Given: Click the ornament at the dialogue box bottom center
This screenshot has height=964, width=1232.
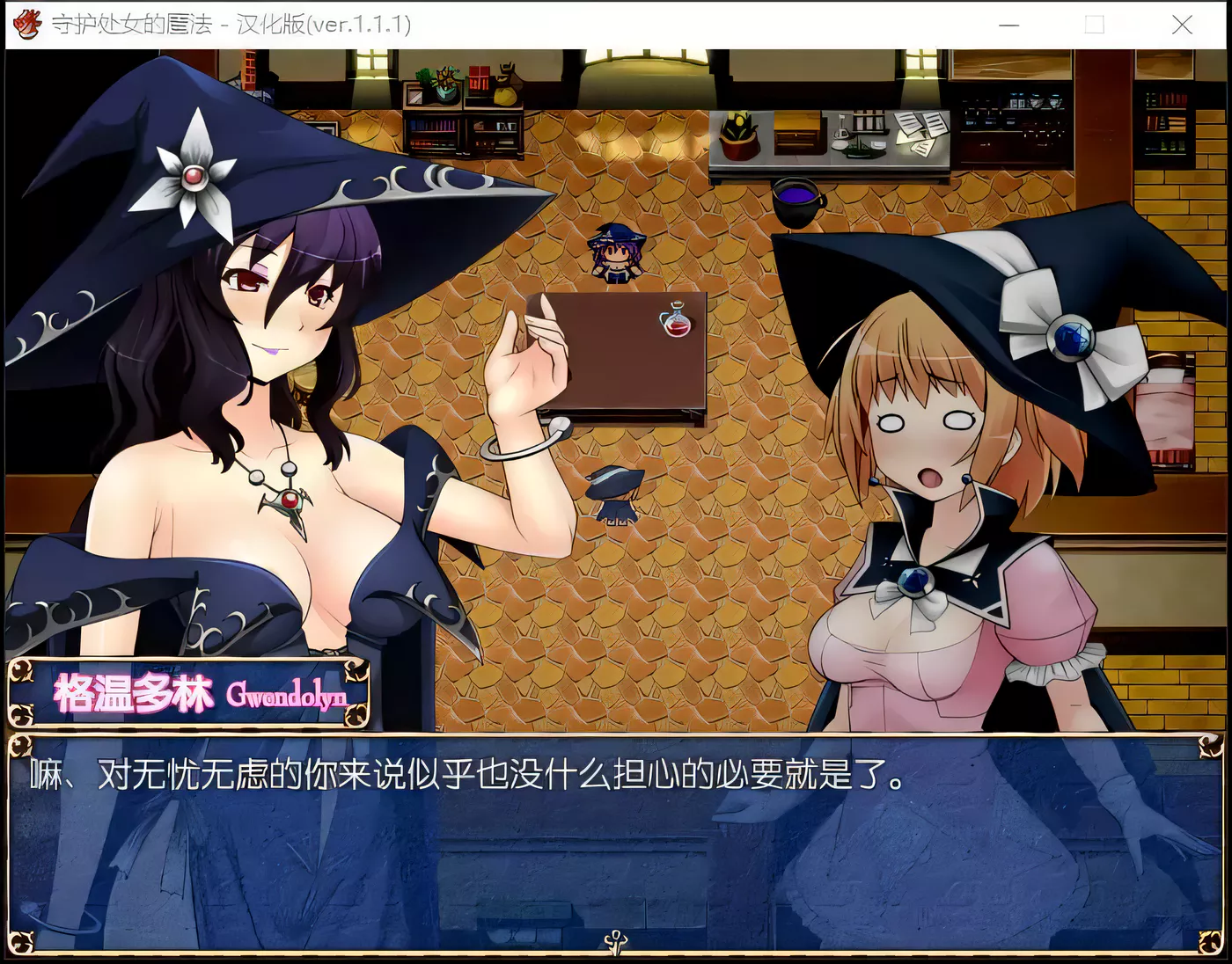Looking at the screenshot, I should [x=616, y=940].
